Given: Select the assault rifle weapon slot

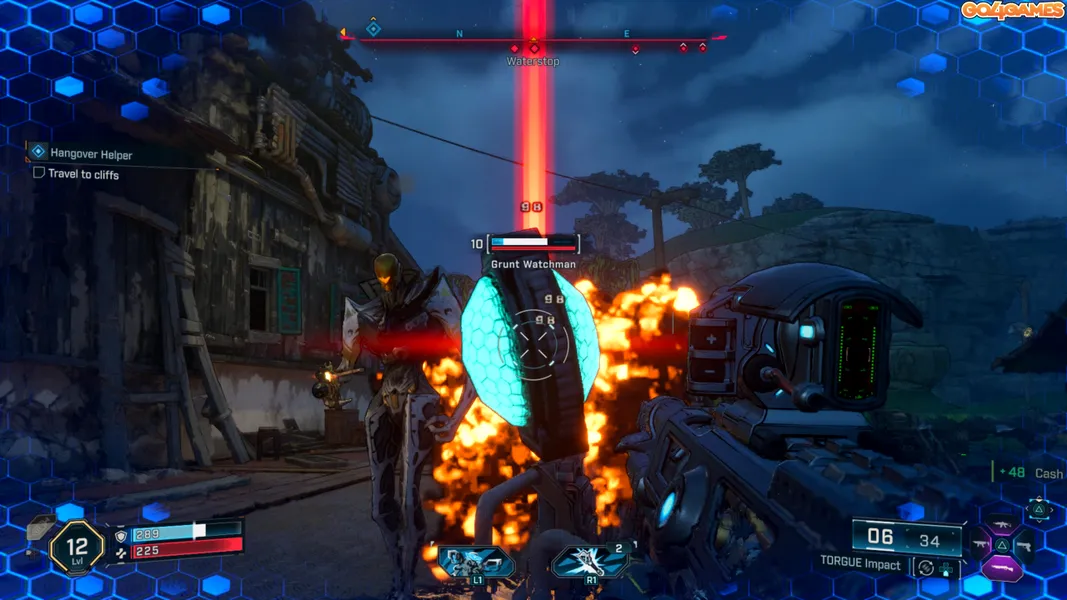Looking at the screenshot, I should click(1002, 523).
